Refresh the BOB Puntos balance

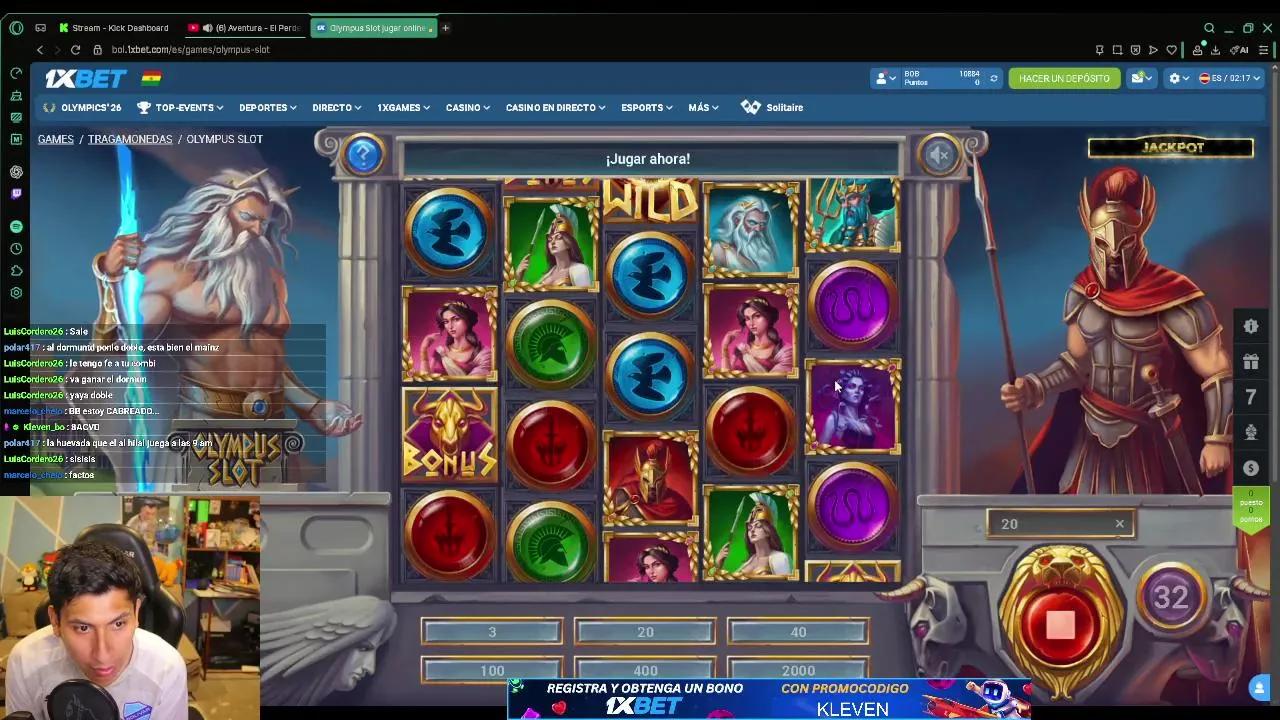point(993,78)
